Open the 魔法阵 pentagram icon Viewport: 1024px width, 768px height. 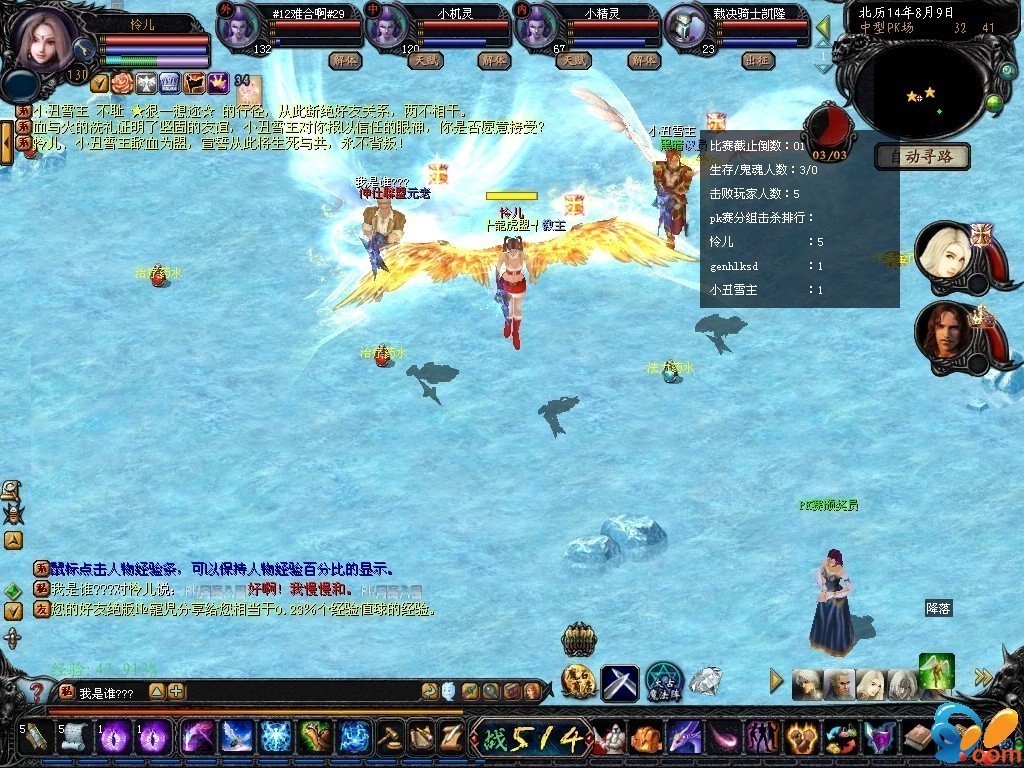point(662,682)
